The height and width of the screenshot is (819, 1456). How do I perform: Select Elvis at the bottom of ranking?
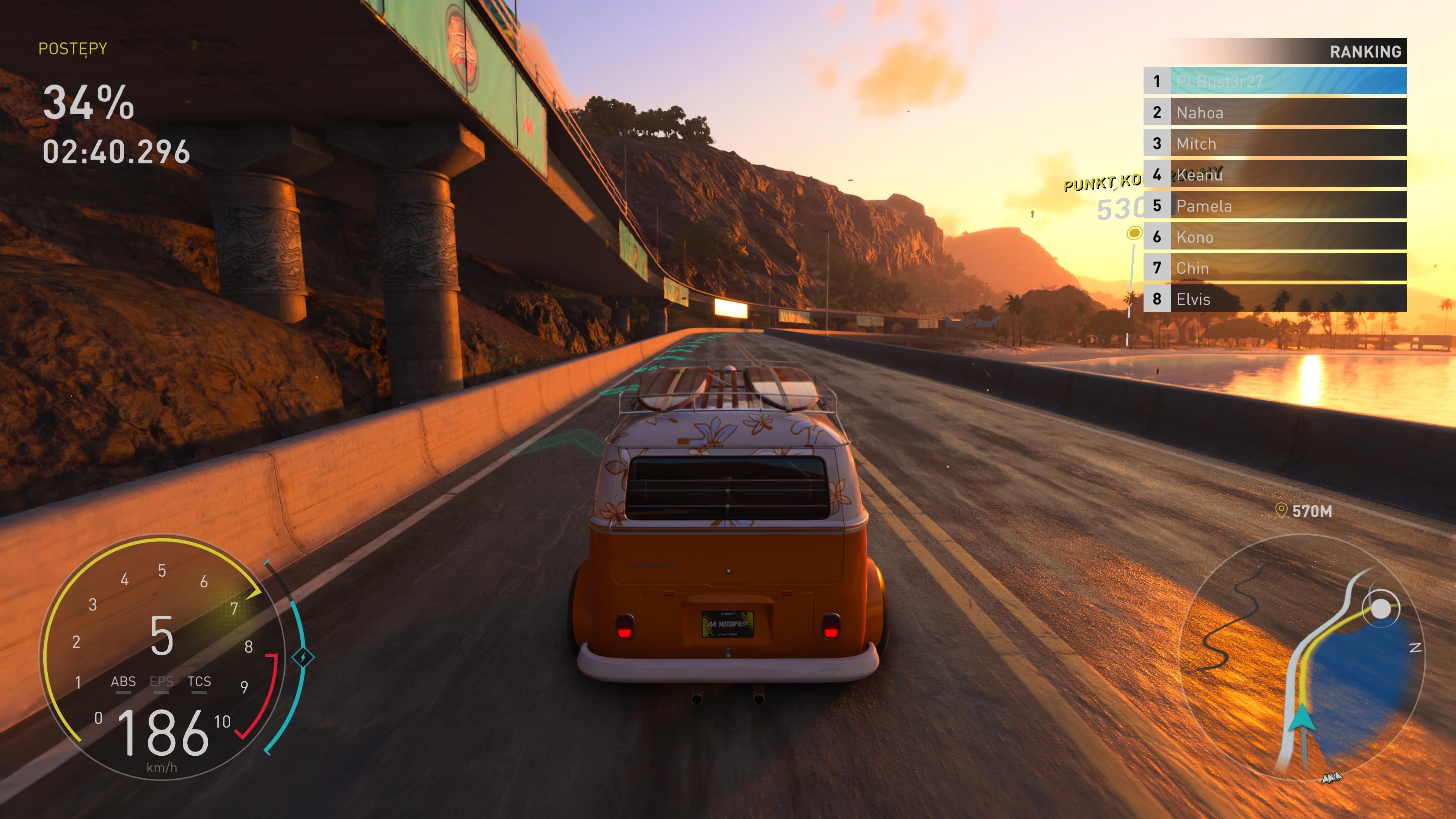point(1274,298)
